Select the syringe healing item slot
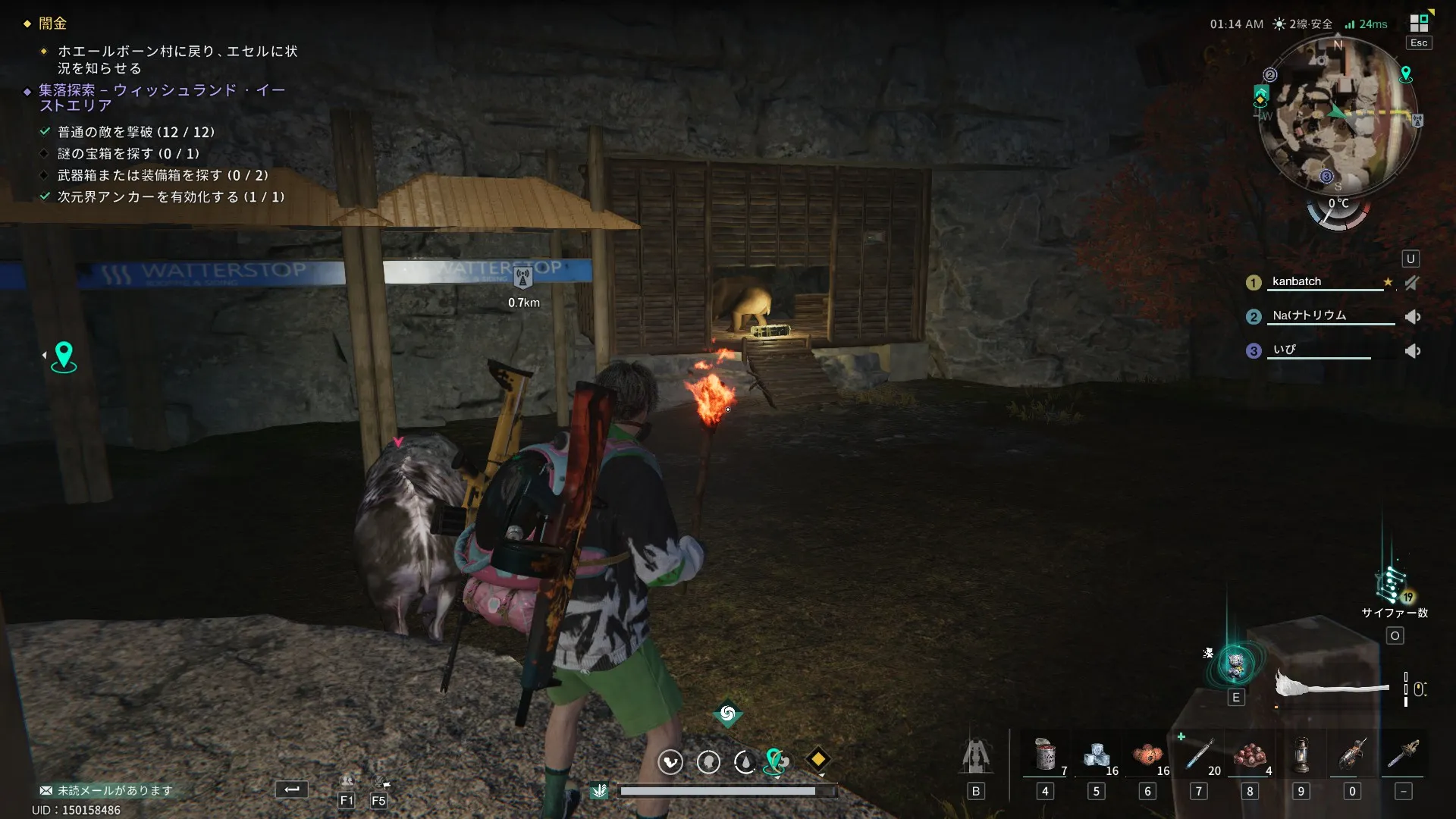This screenshot has width=1456, height=819. click(1199, 755)
